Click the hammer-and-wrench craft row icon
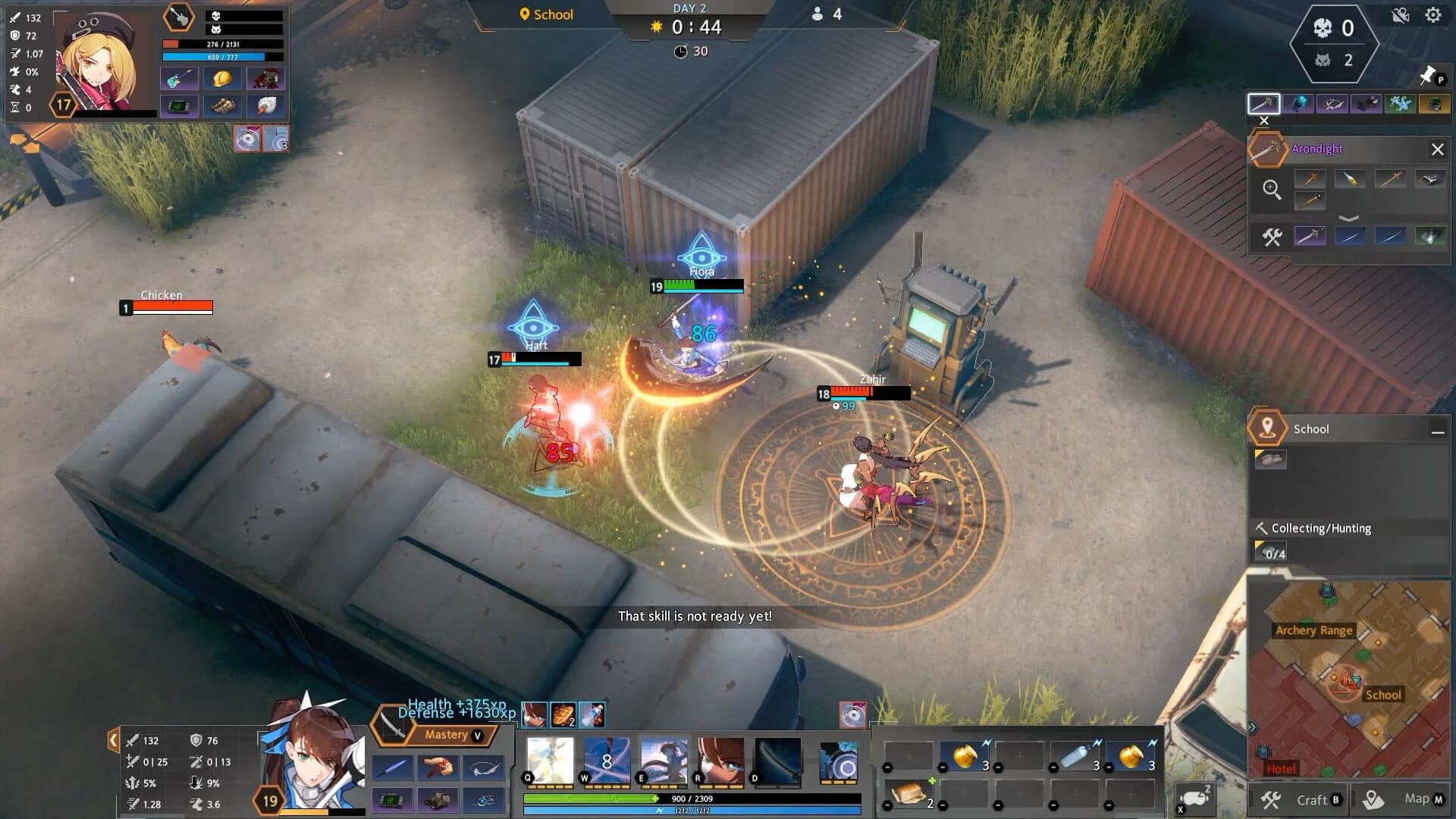 (1272, 237)
